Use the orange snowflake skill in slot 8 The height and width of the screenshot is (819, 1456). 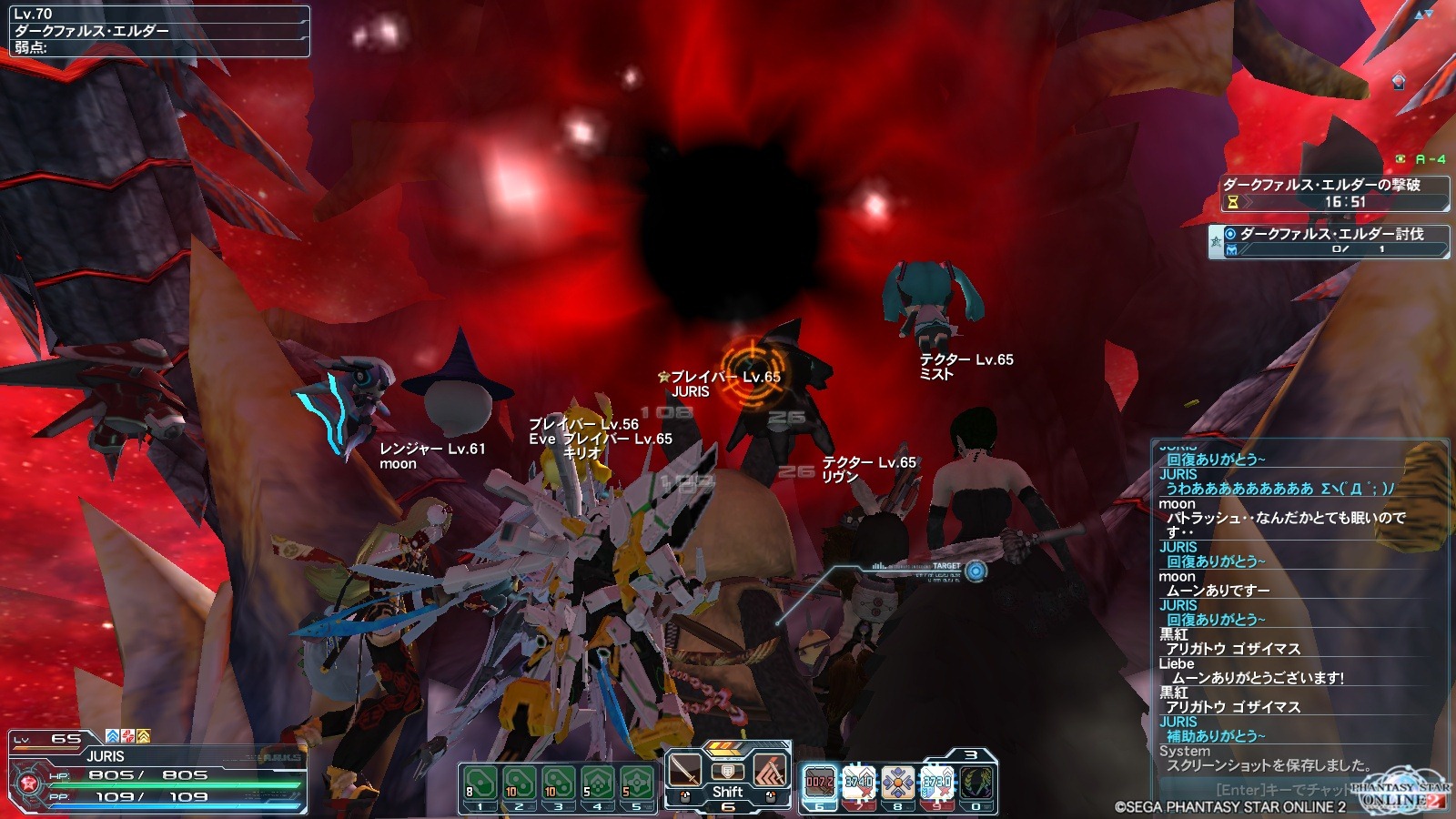[x=897, y=783]
